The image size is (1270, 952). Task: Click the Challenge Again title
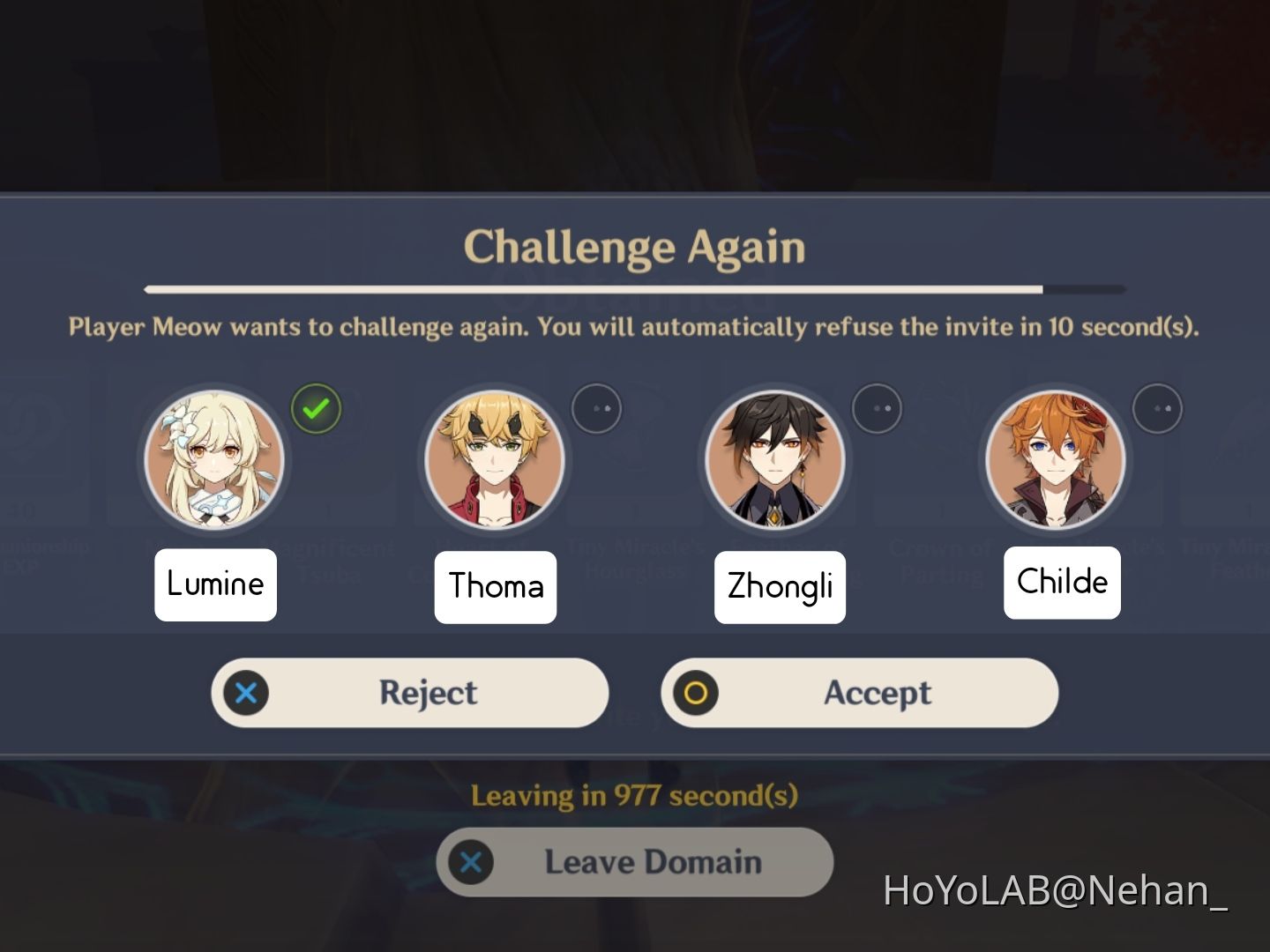pyautogui.click(x=635, y=248)
